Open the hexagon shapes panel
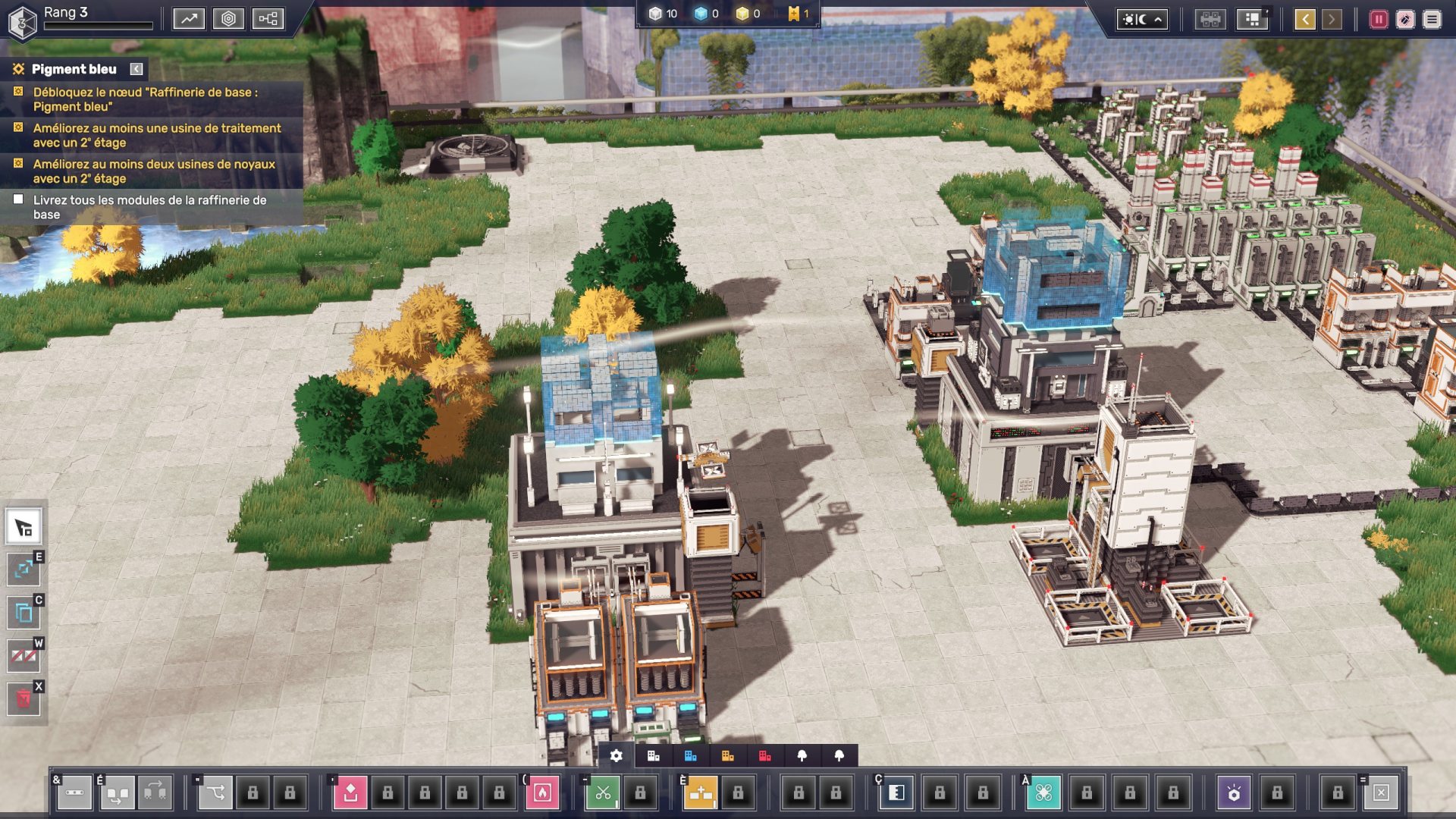This screenshot has width=1456, height=819. pyautogui.click(x=228, y=18)
